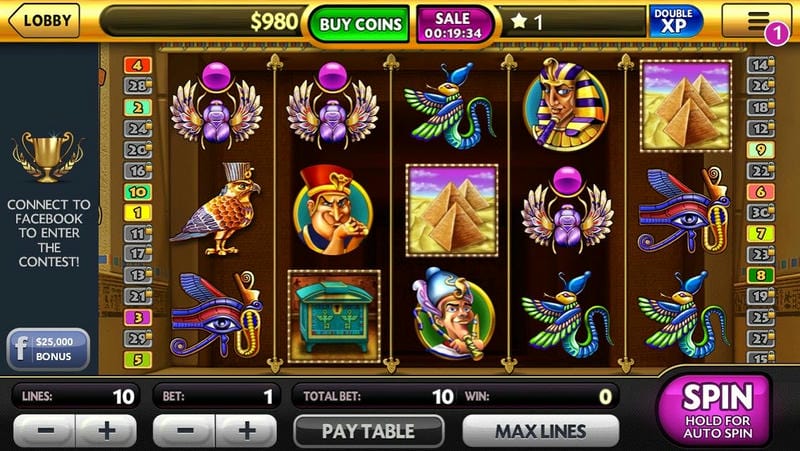The image size is (800, 451).
Task: Open the Sale timer offer
Action: [455, 24]
